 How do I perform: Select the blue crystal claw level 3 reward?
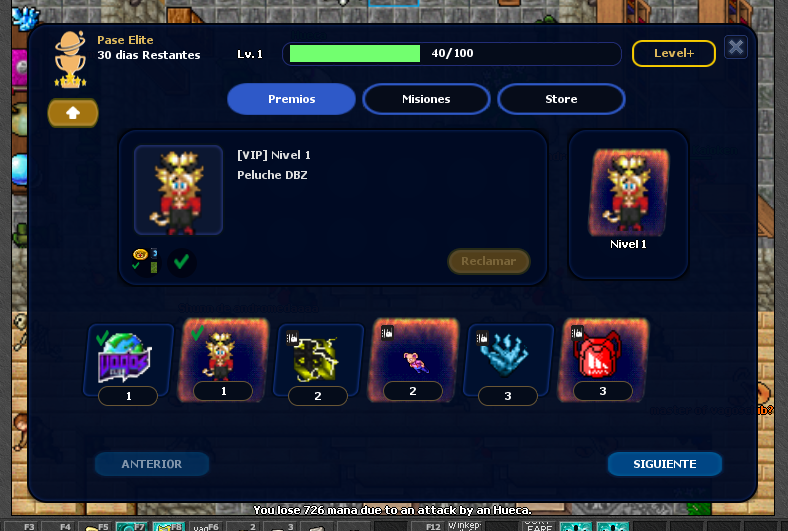[x=507, y=358]
